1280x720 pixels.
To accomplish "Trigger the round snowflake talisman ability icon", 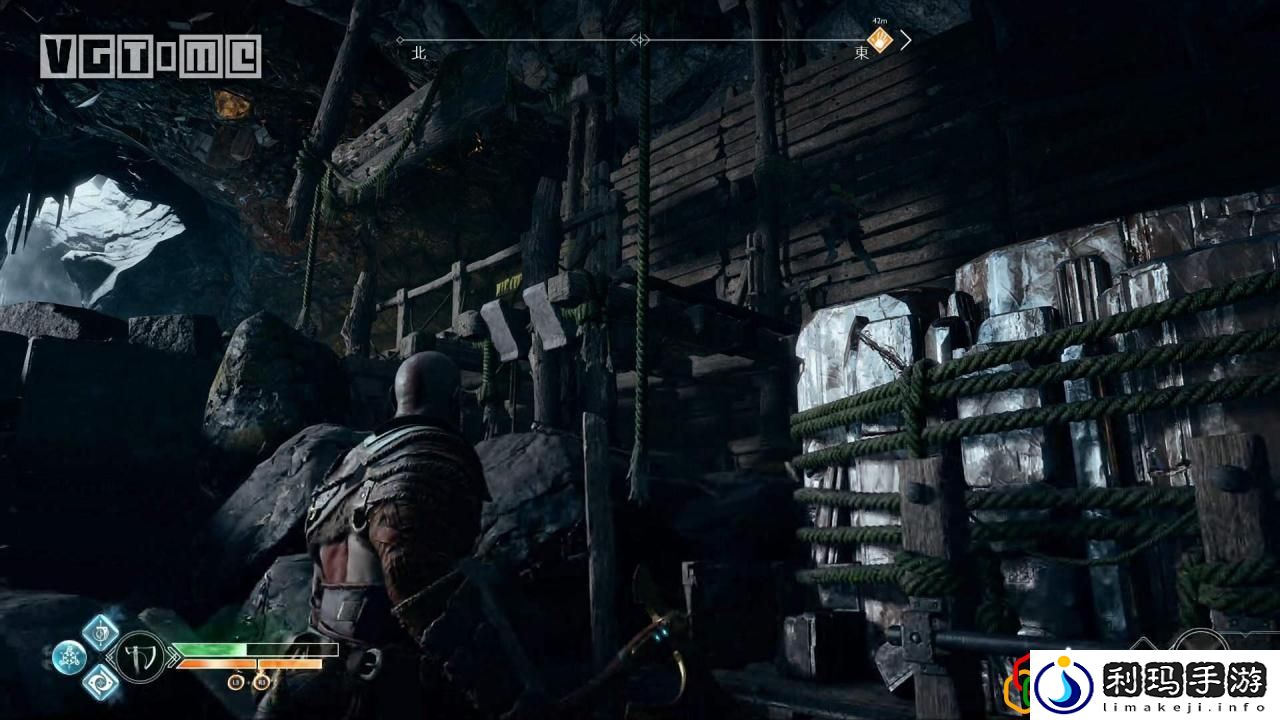I will click(x=69, y=657).
